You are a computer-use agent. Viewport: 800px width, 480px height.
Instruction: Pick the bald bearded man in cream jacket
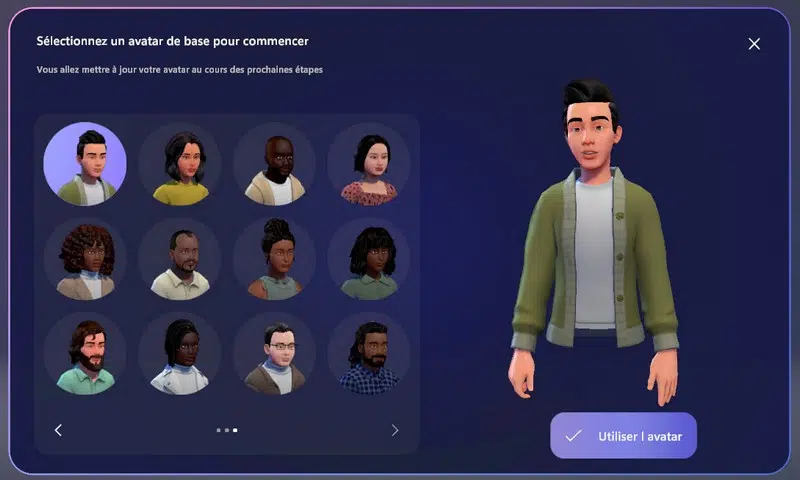click(275, 164)
